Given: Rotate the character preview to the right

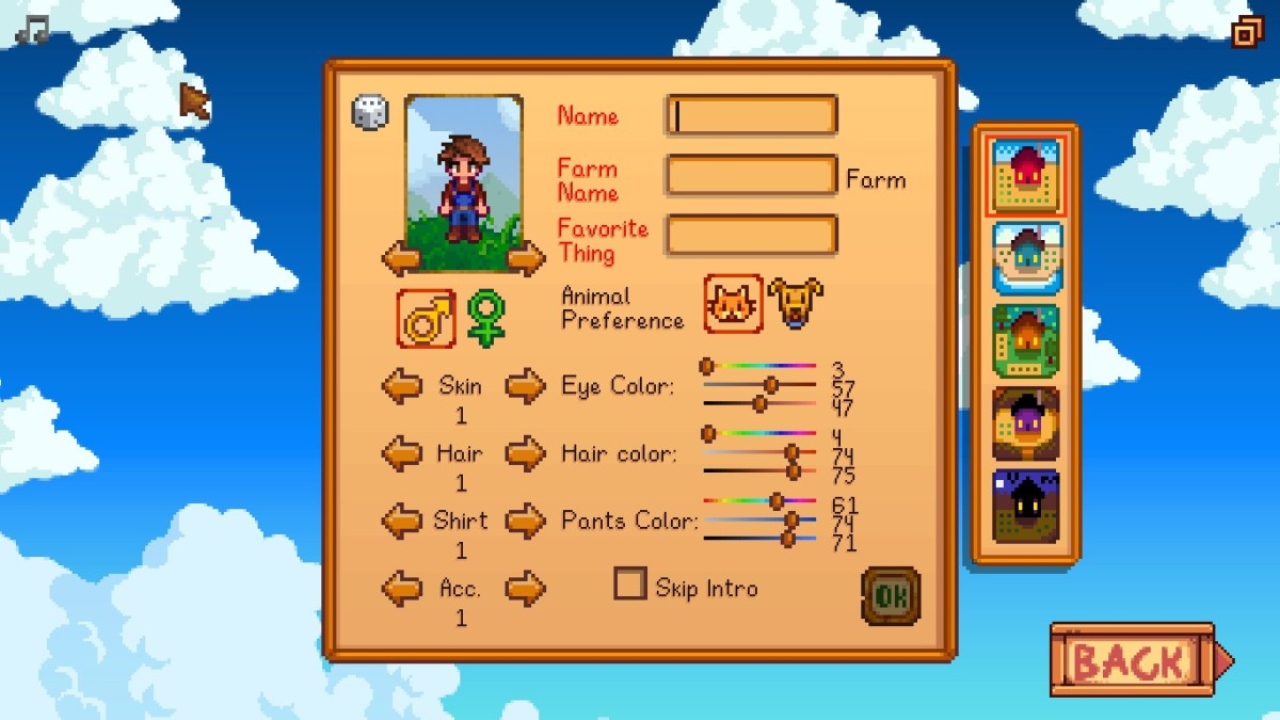Looking at the screenshot, I should tap(525, 259).
